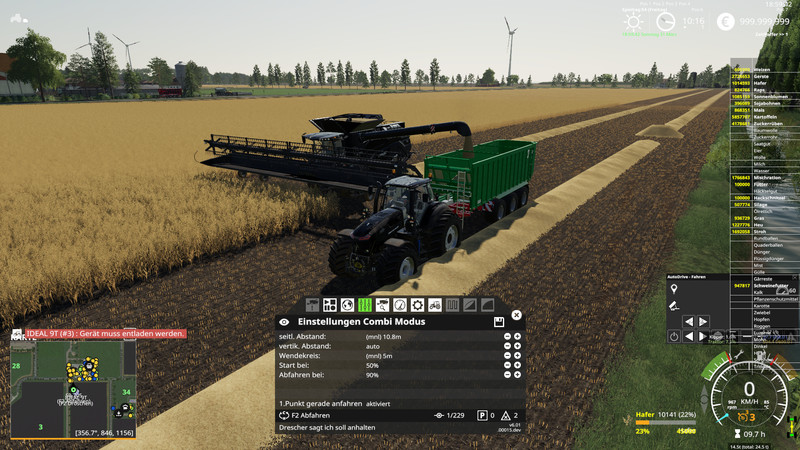Toggle the AutoDrive power button
The width and height of the screenshot is (800, 450).
click(x=674, y=336)
